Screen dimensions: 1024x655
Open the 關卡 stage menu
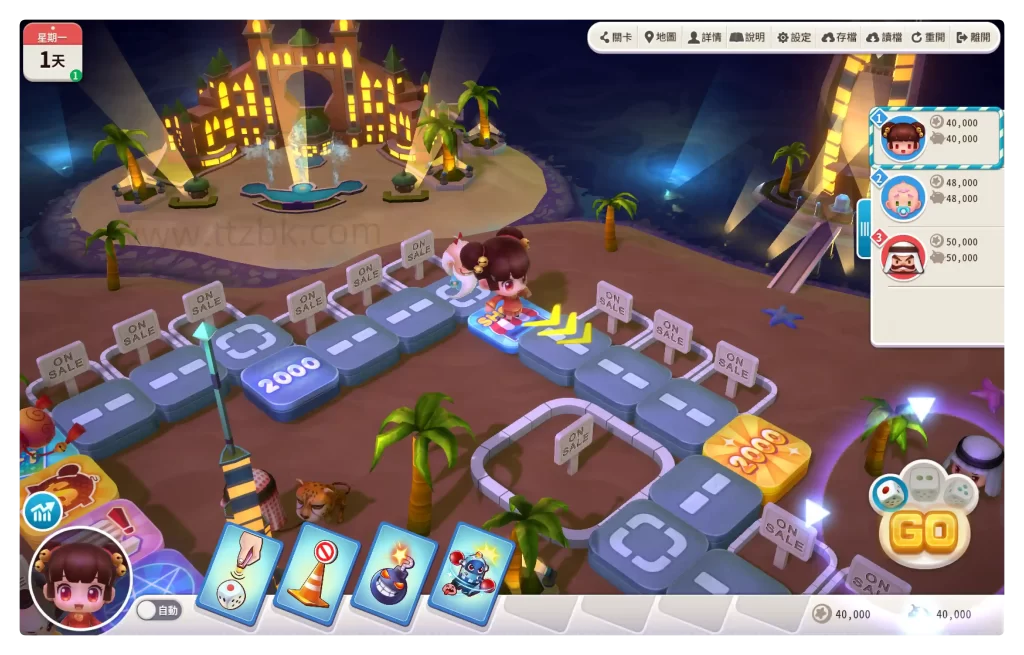(x=616, y=37)
